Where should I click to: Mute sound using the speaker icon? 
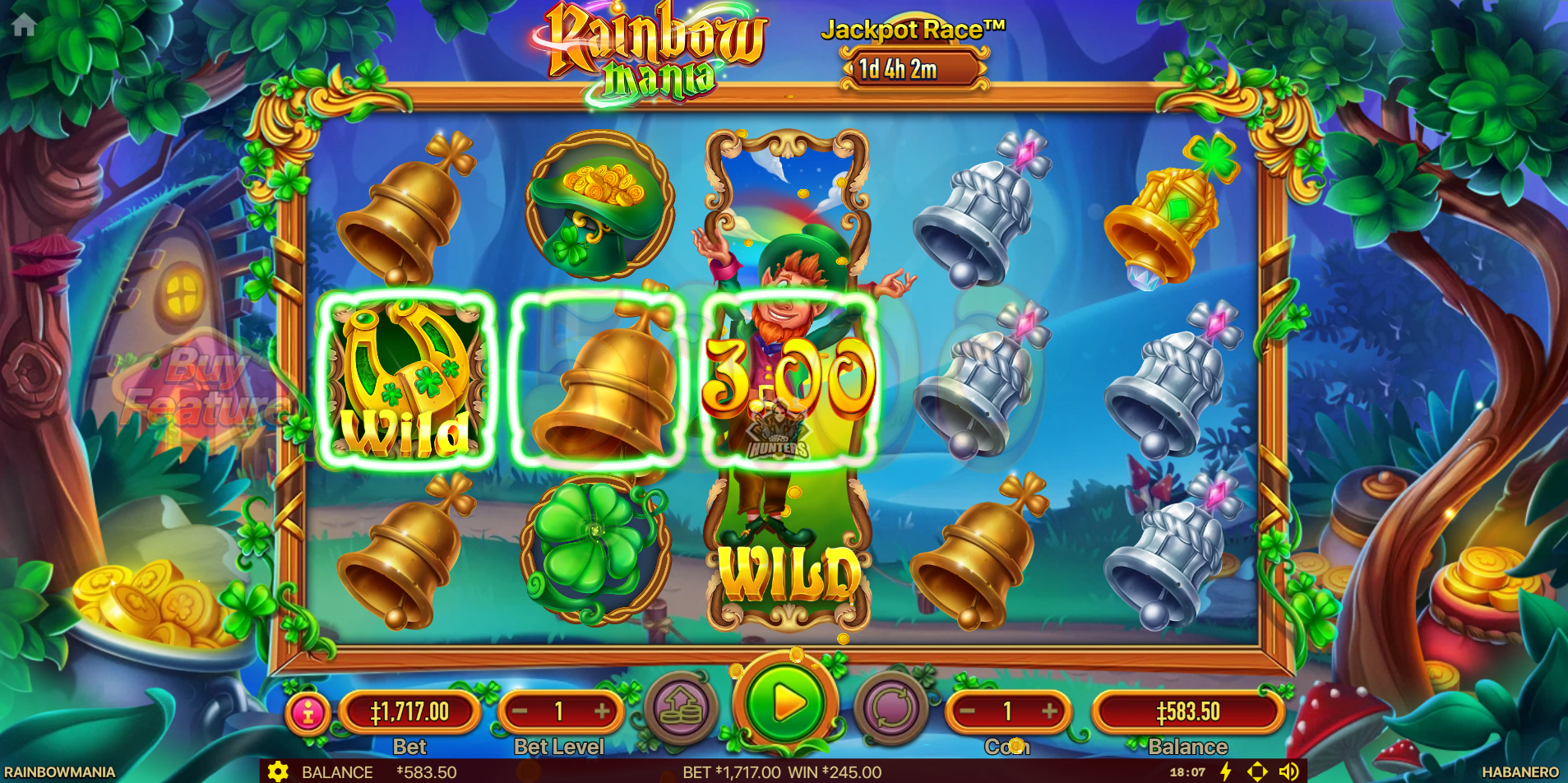pyautogui.click(x=1288, y=771)
